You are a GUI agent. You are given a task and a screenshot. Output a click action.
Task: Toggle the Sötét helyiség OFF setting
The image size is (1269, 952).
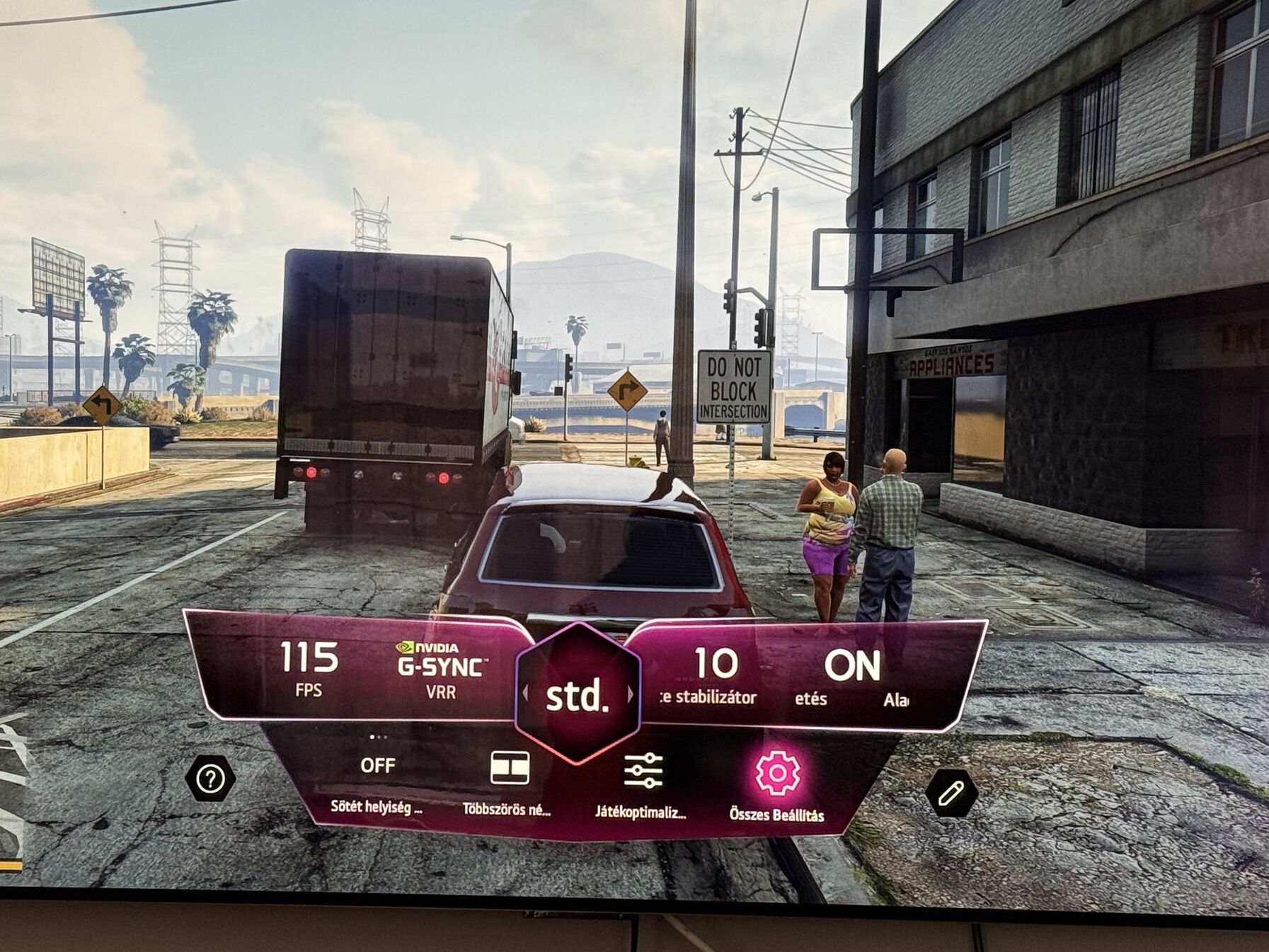[x=377, y=767]
